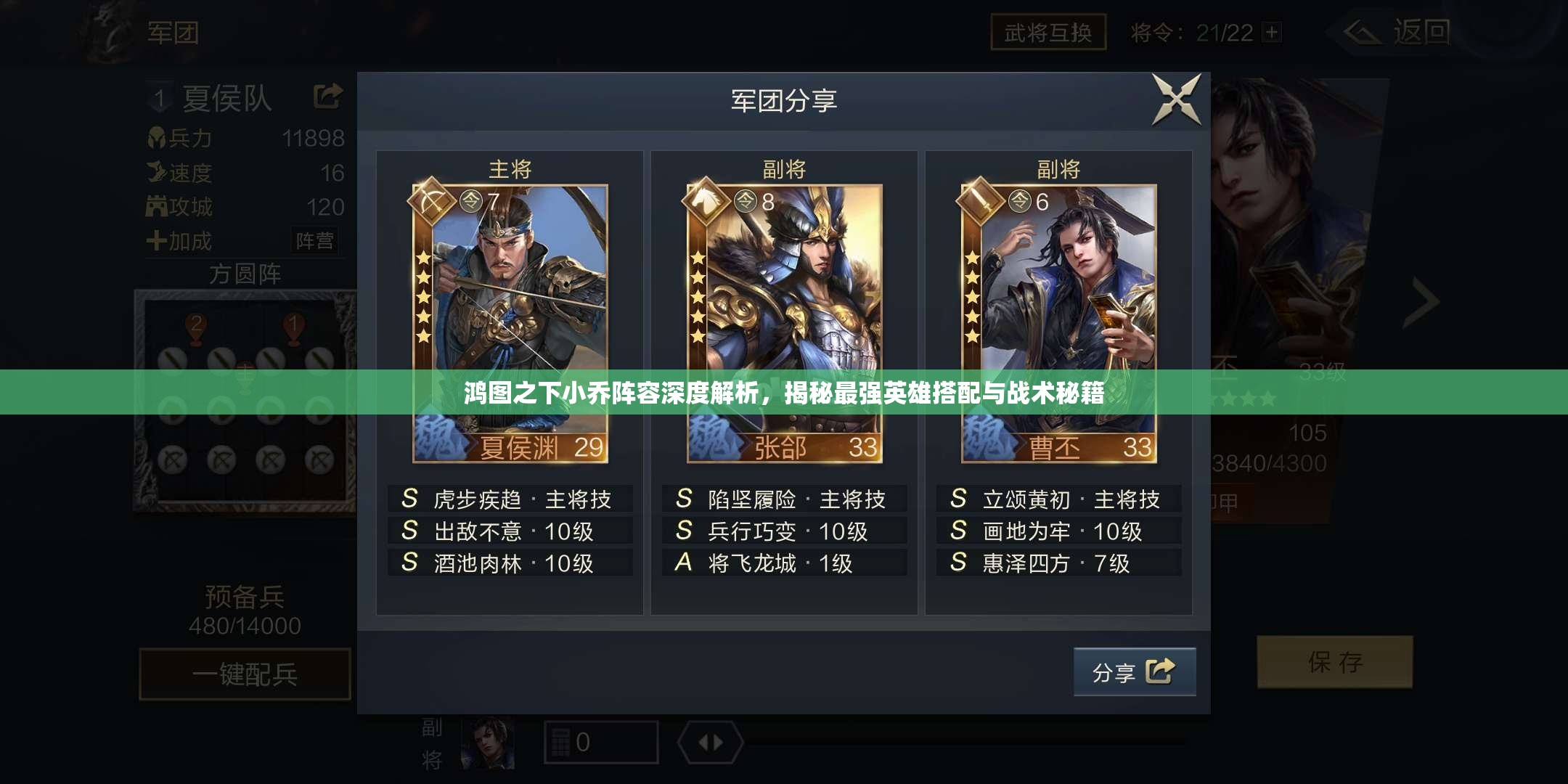
Task: Switch to the 武将互换 tab
Action: tap(1048, 32)
